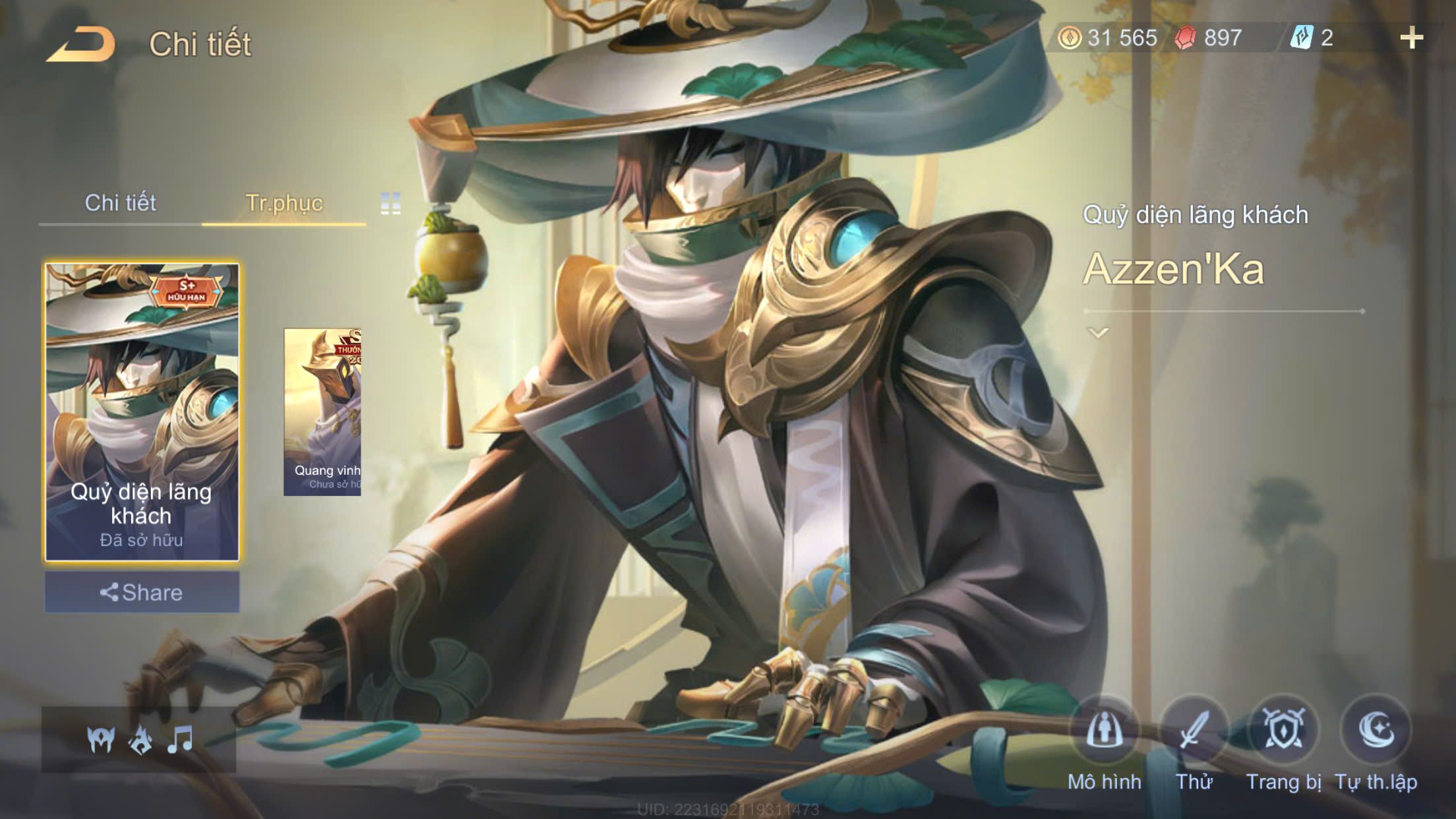Expand the skin description arrow
This screenshot has height=819, width=1456.
1098,333
